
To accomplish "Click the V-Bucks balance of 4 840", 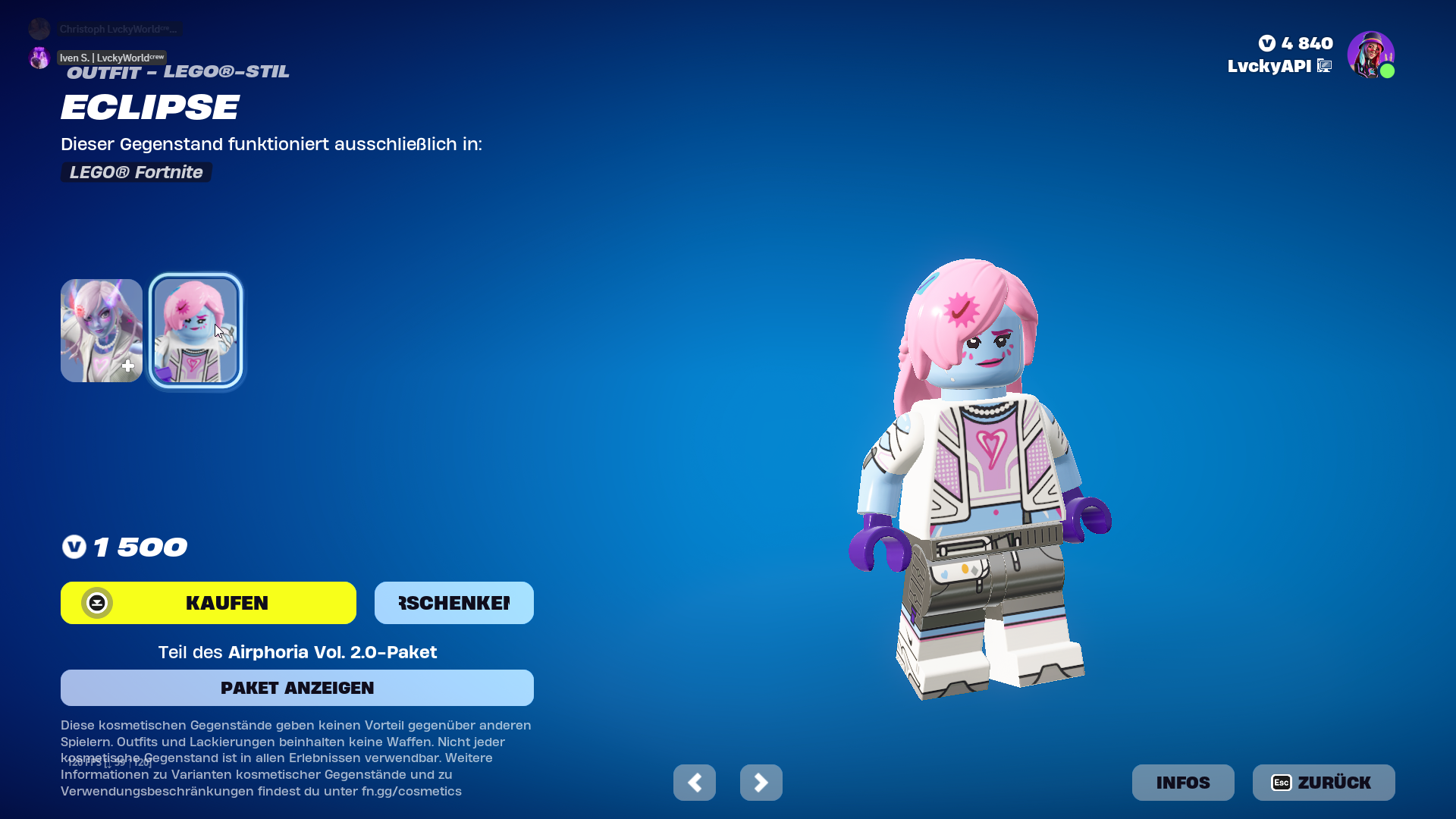I will click(x=1296, y=43).
